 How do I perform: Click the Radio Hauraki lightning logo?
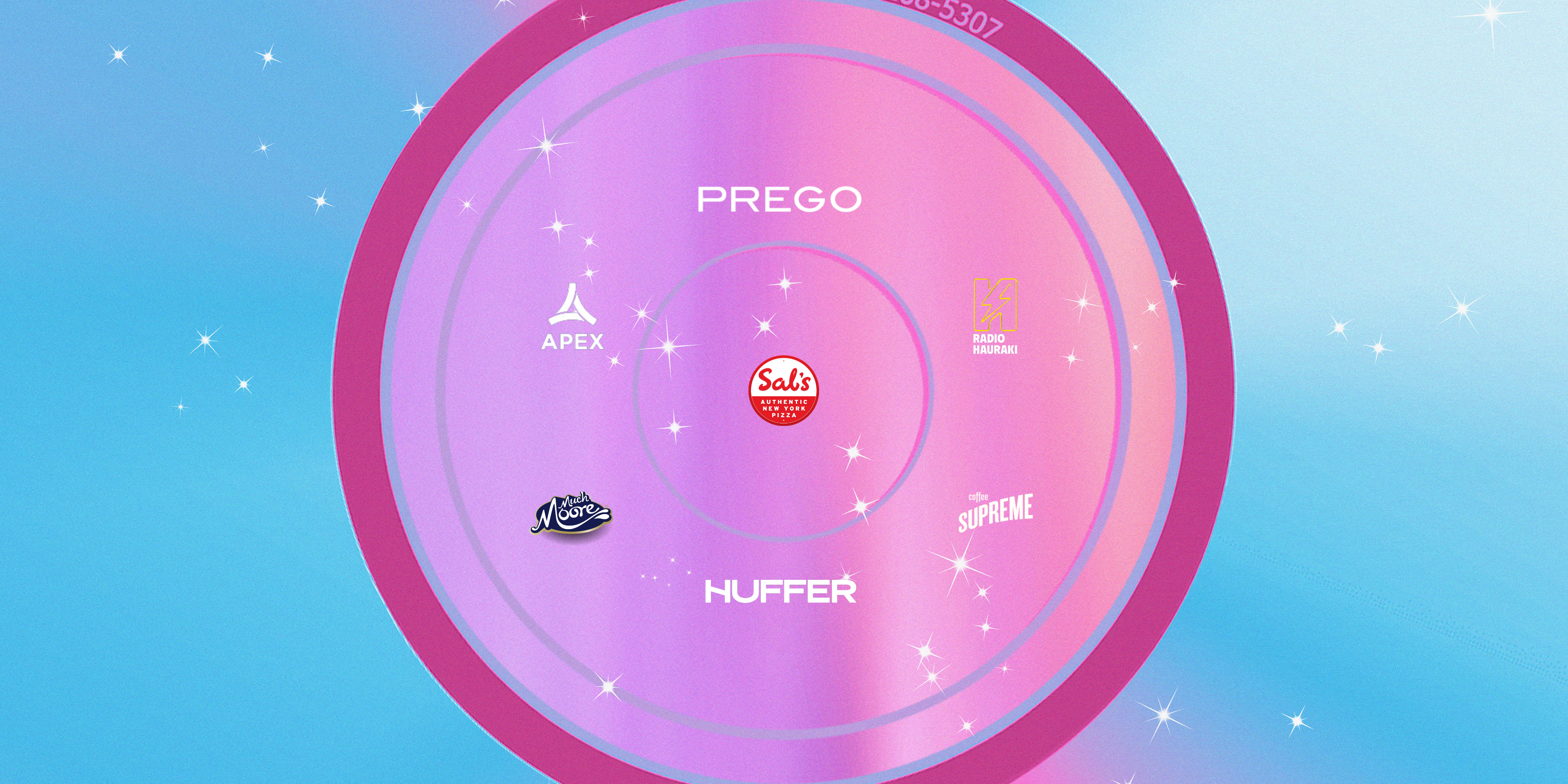click(x=995, y=316)
